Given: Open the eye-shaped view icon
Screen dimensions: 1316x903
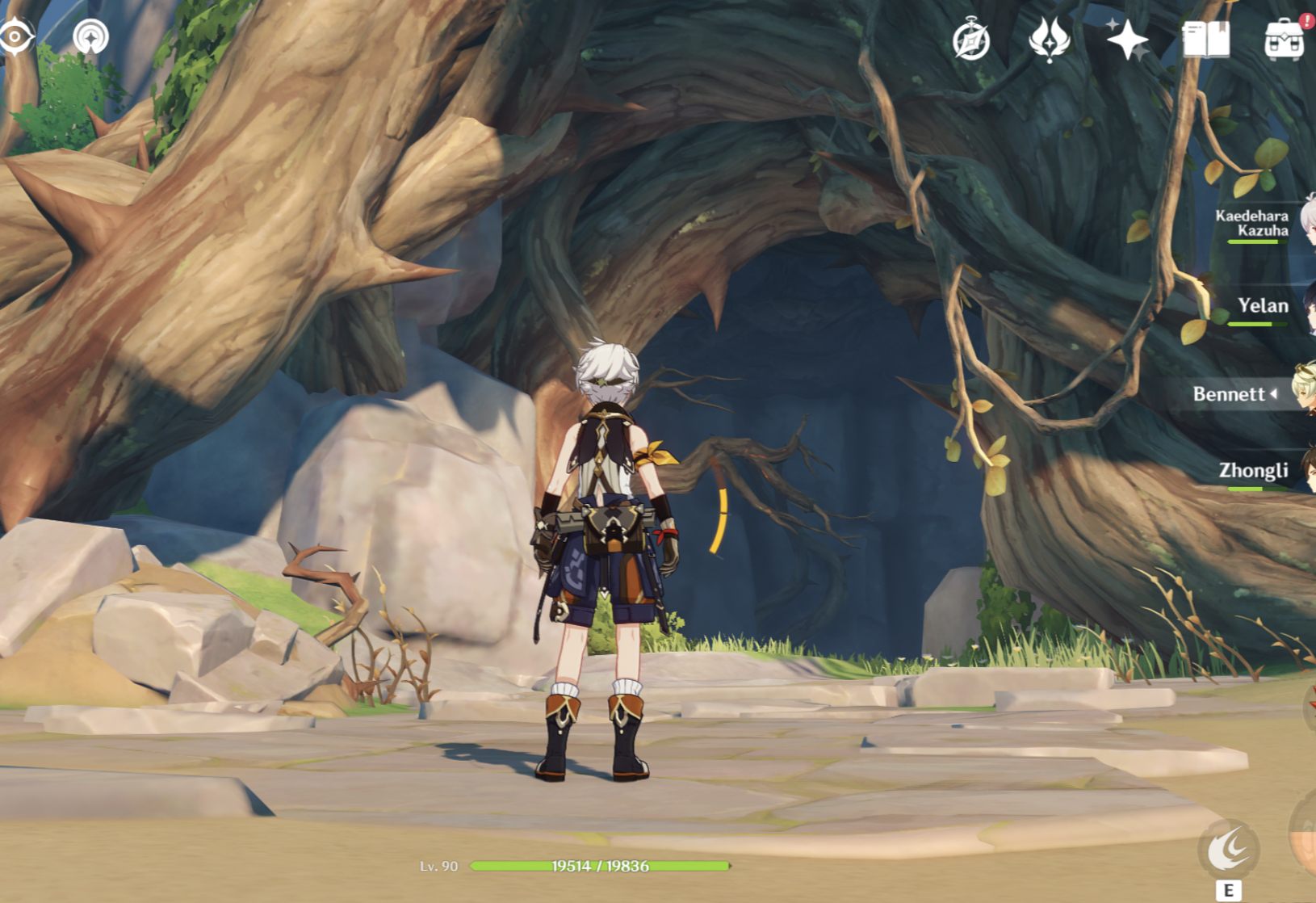Looking at the screenshot, I should (15, 36).
